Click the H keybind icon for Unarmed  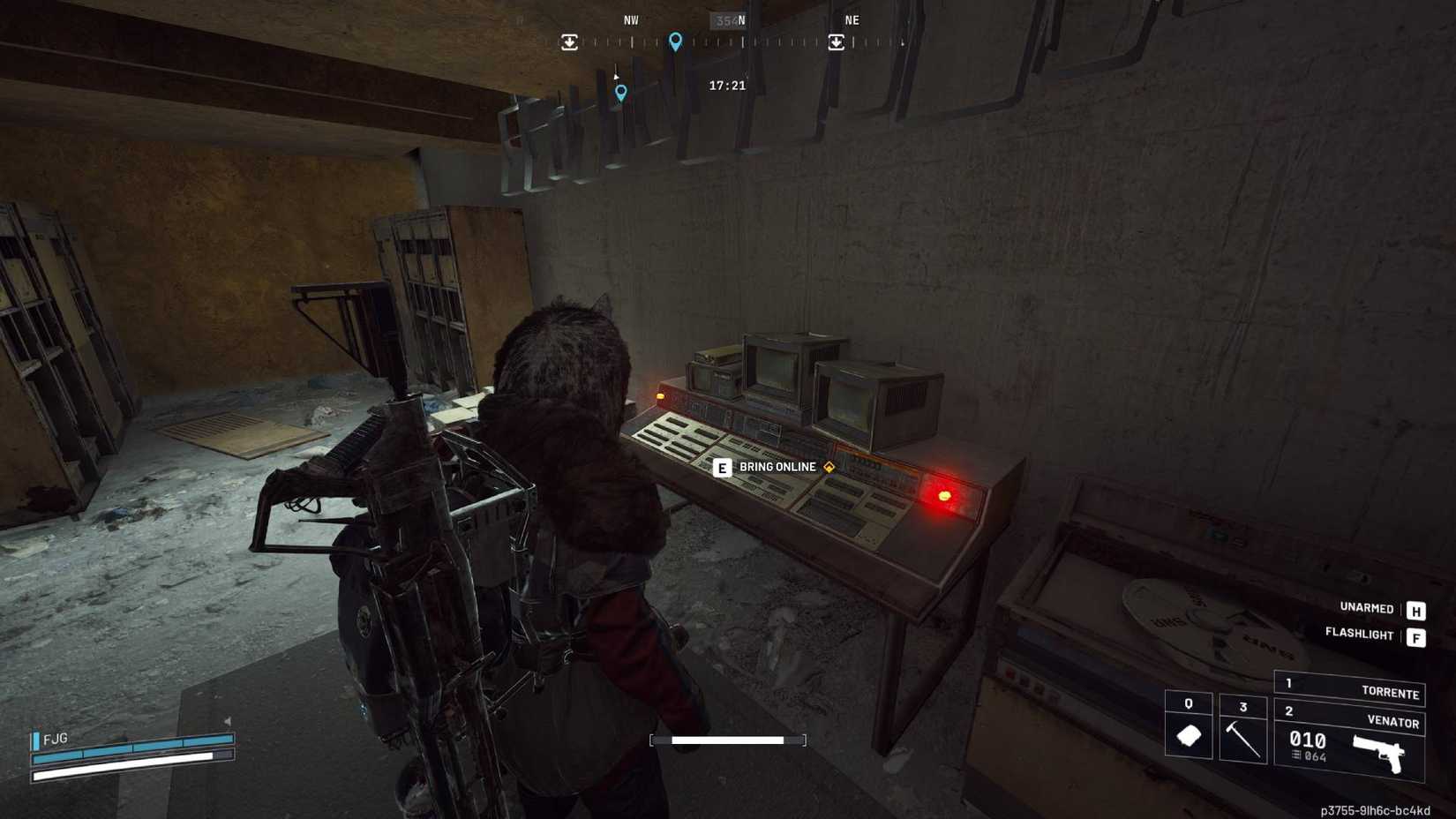(1415, 609)
